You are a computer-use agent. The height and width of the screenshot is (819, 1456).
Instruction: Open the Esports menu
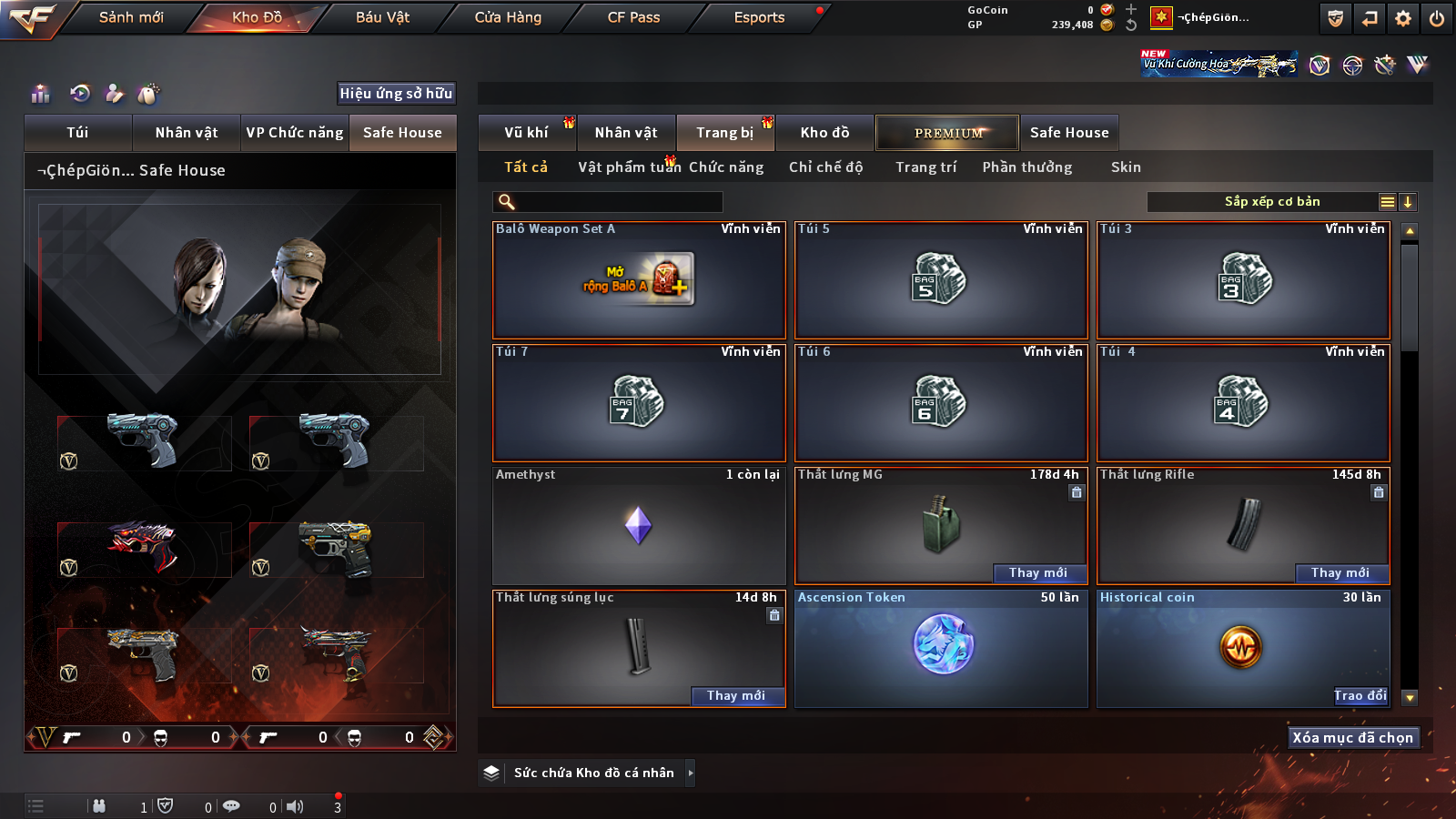(x=759, y=17)
